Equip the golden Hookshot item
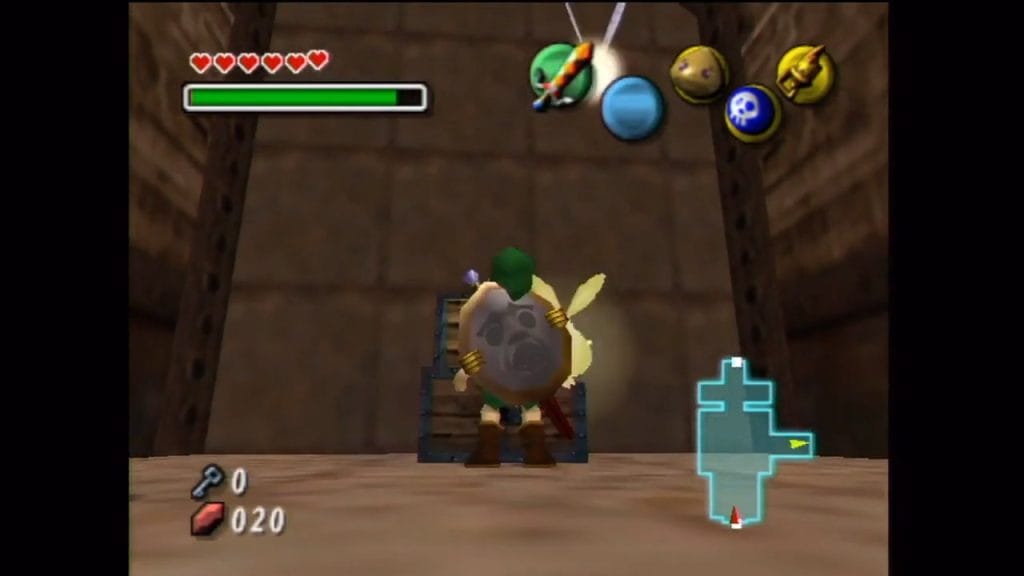Viewport: 1024px width, 576px height. [x=806, y=75]
